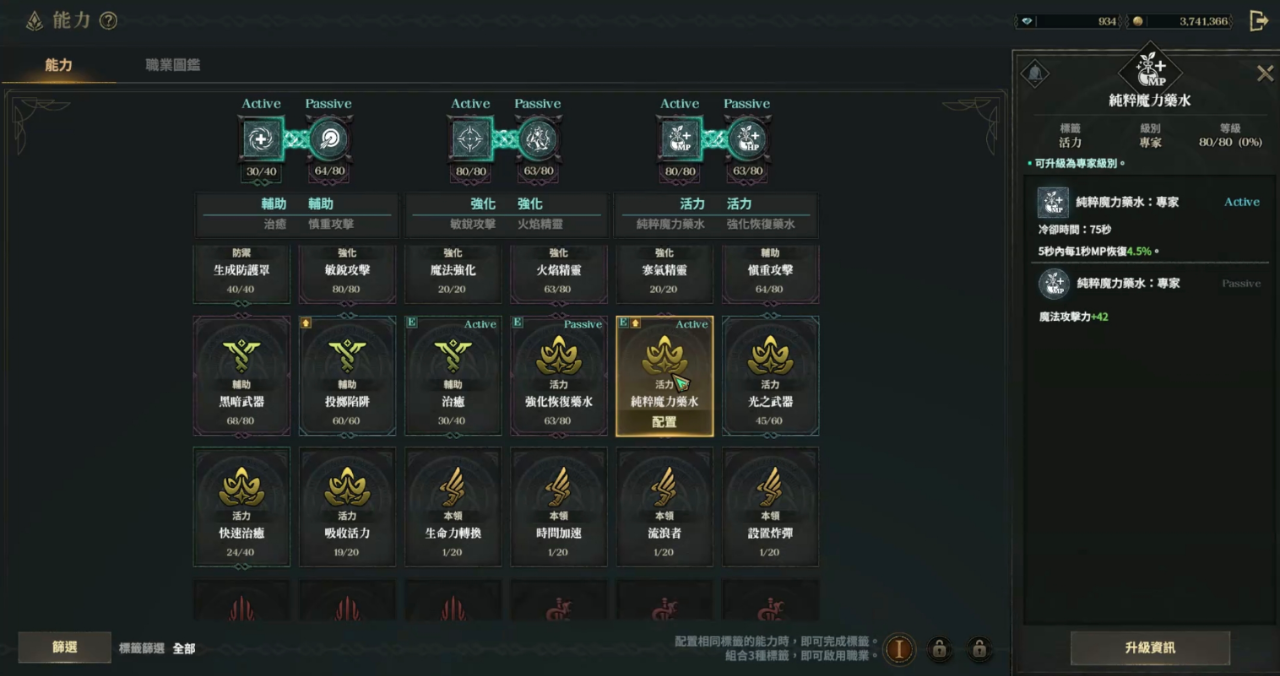
Task: Equip 純粹魔力藥水 via its 配置 button
Action: click(x=664, y=422)
